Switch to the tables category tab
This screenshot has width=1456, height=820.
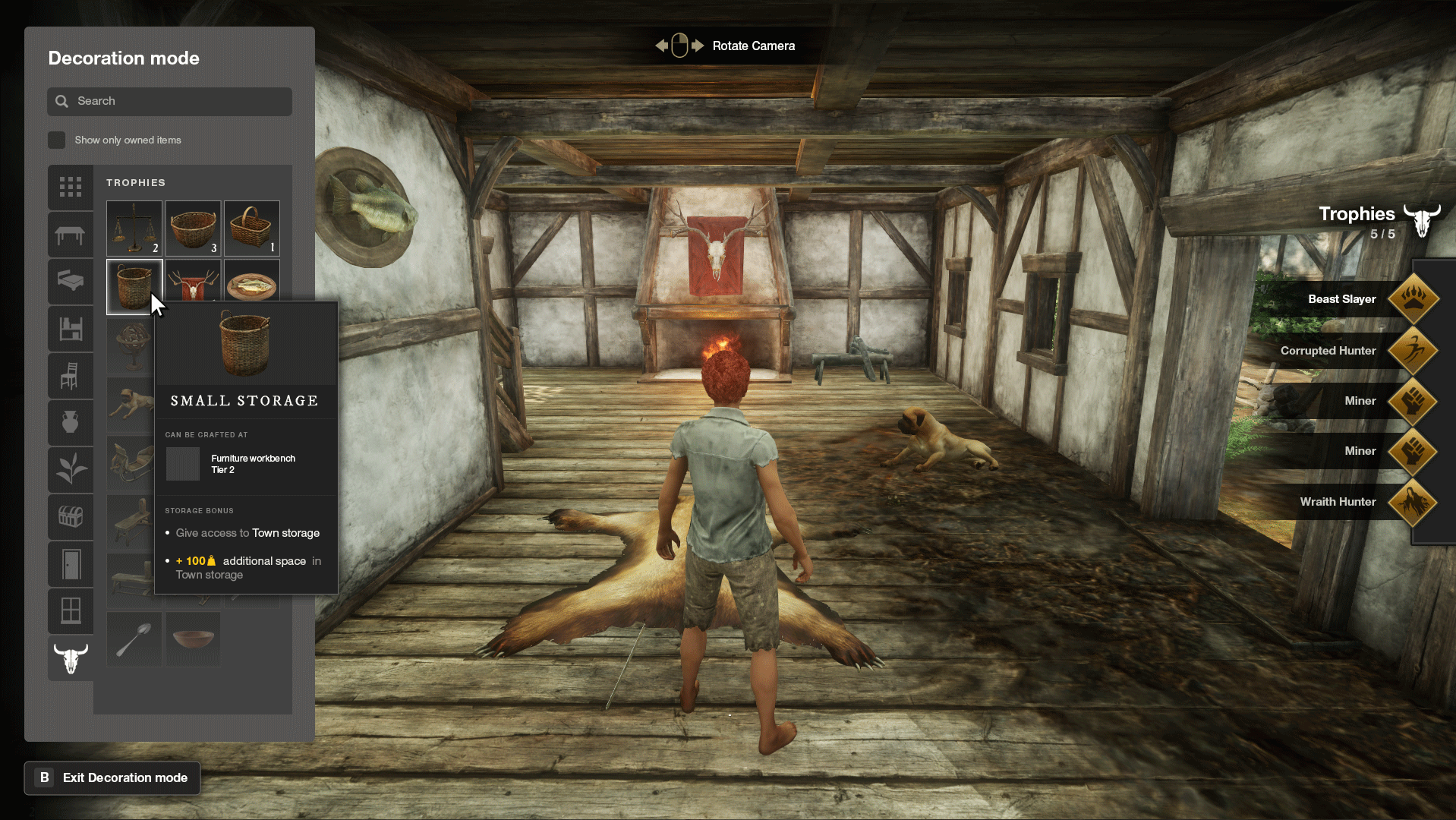[x=71, y=235]
